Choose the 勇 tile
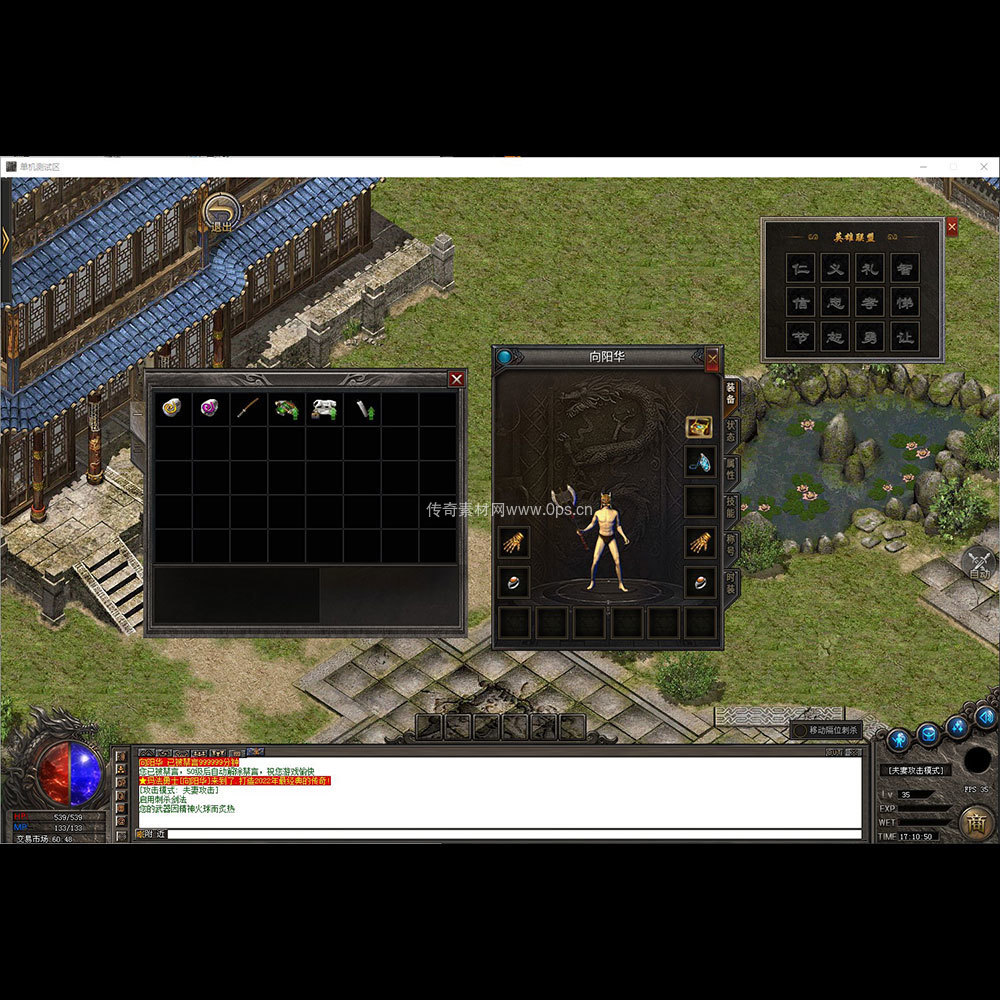 [x=870, y=337]
